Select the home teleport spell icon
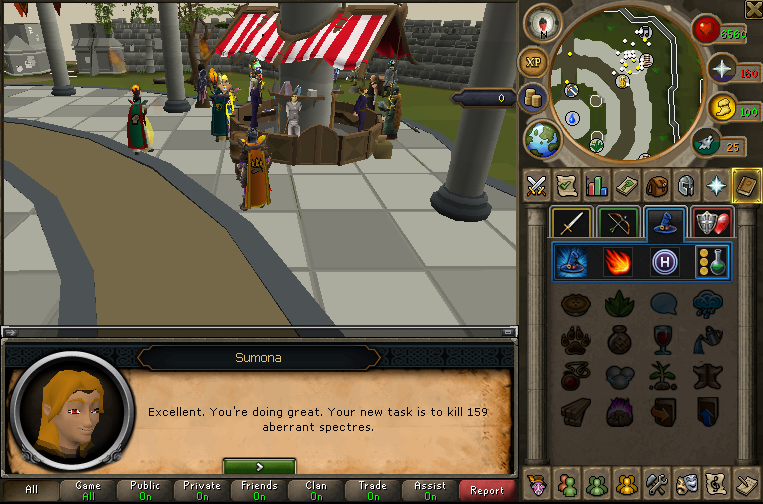Image resolution: width=763 pixels, height=504 pixels. [665, 262]
